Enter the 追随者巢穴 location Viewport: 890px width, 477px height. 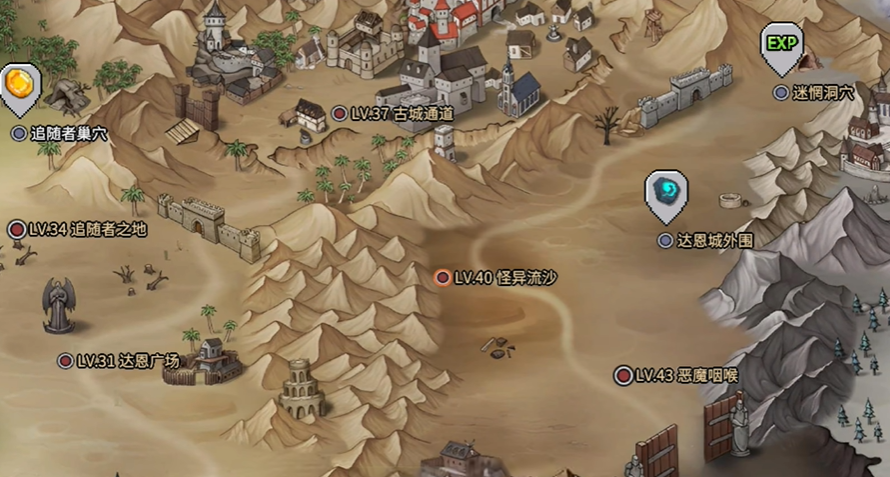[x=18, y=132]
